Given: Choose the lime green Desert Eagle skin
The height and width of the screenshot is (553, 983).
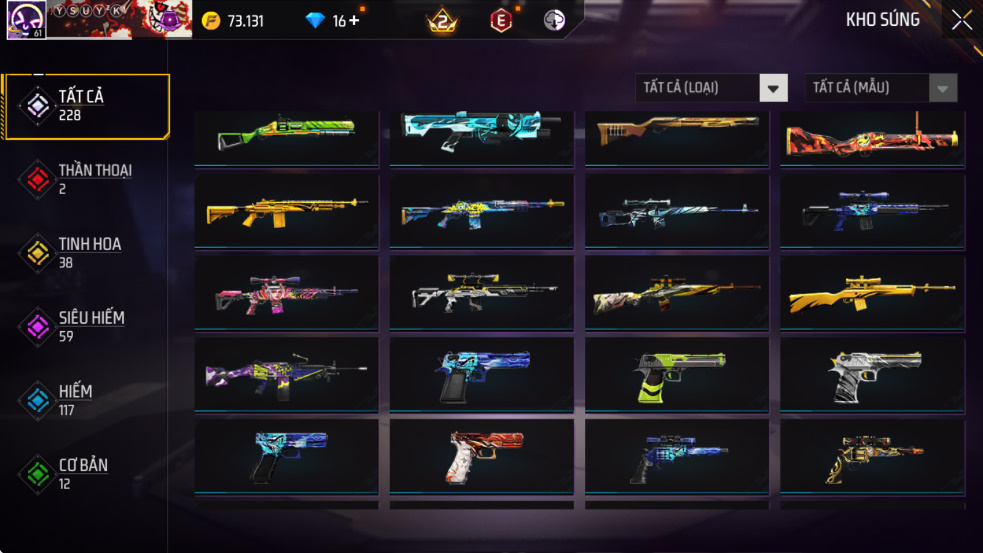Looking at the screenshot, I should click(x=677, y=374).
